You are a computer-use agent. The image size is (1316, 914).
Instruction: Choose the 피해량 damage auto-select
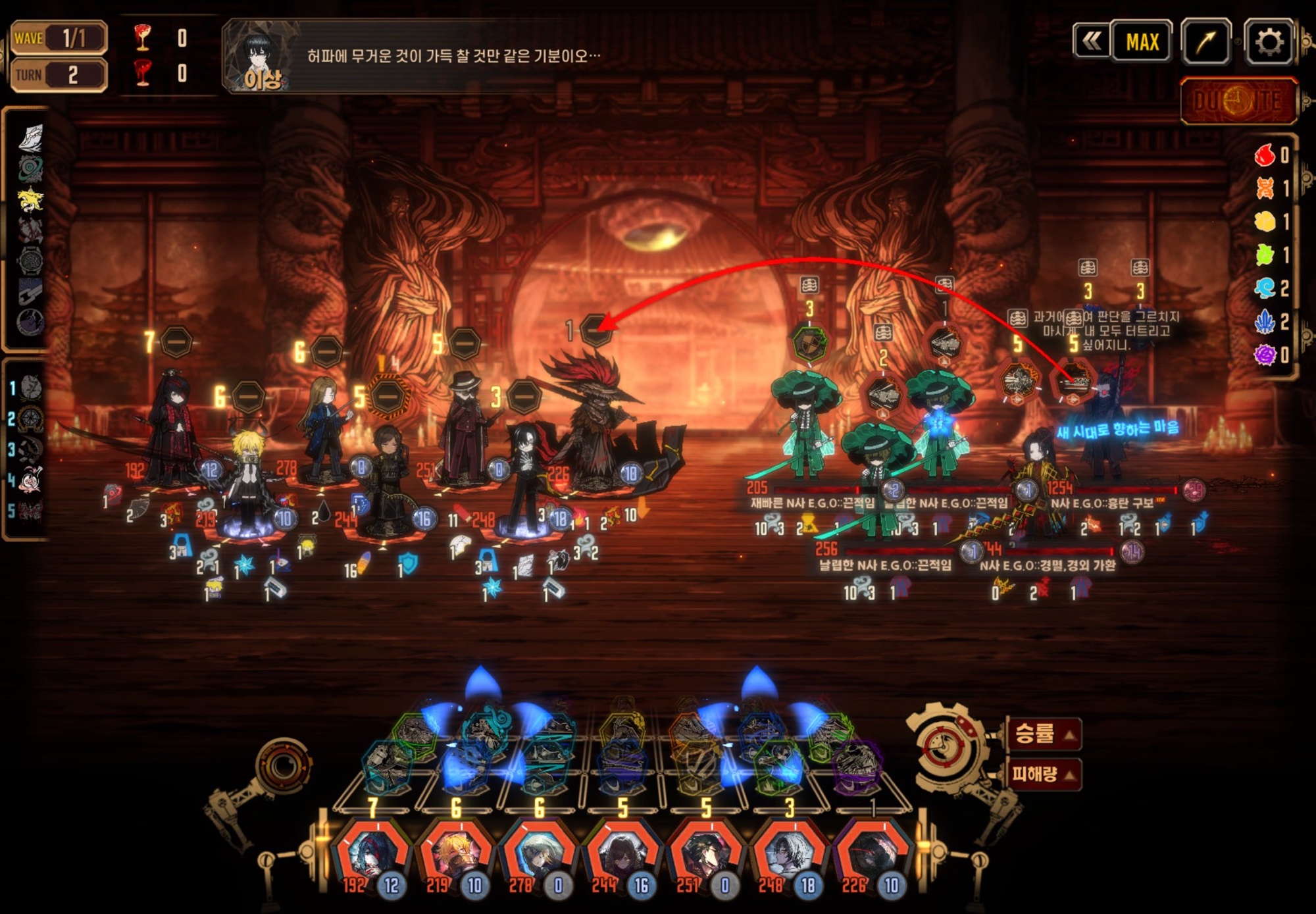tap(1044, 773)
